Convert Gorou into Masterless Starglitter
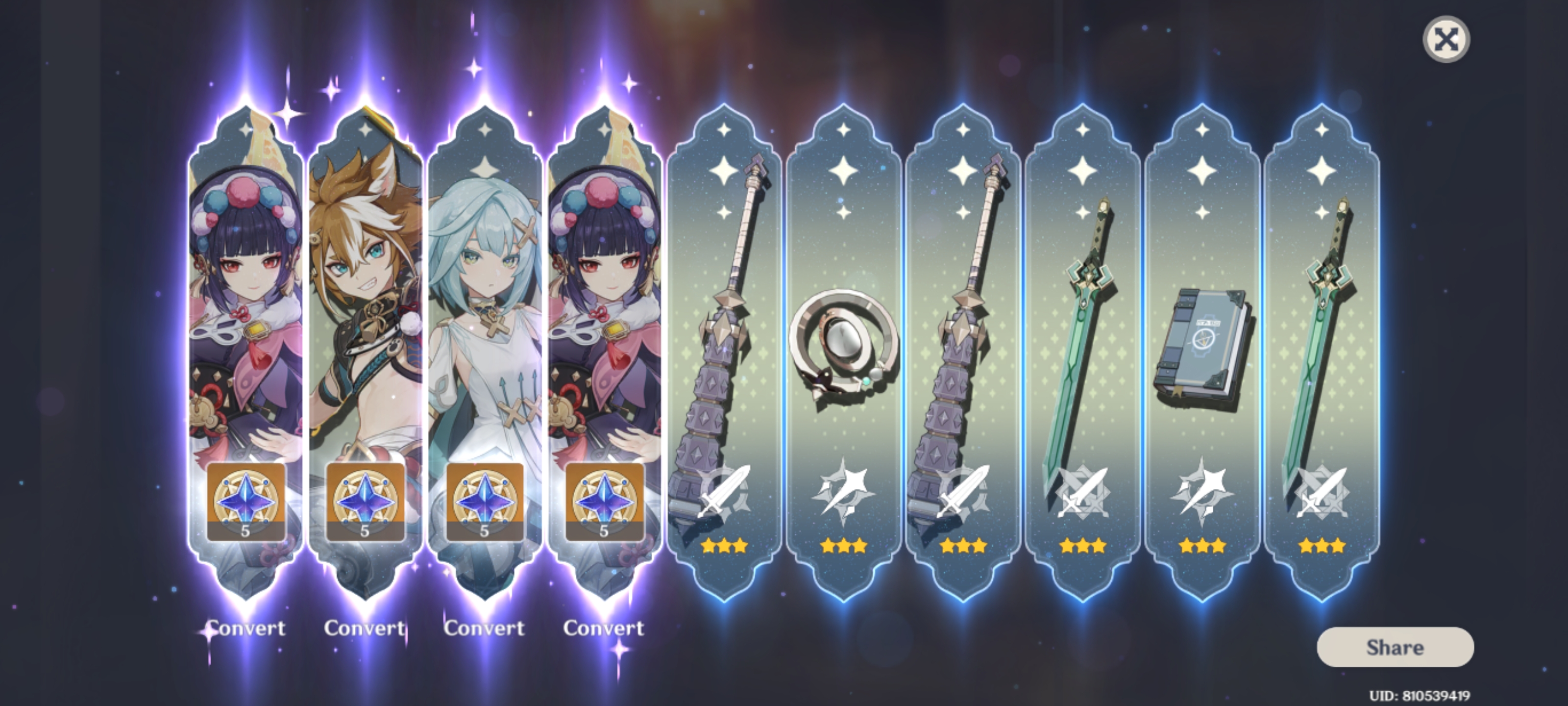 click(x=365, y=628)
